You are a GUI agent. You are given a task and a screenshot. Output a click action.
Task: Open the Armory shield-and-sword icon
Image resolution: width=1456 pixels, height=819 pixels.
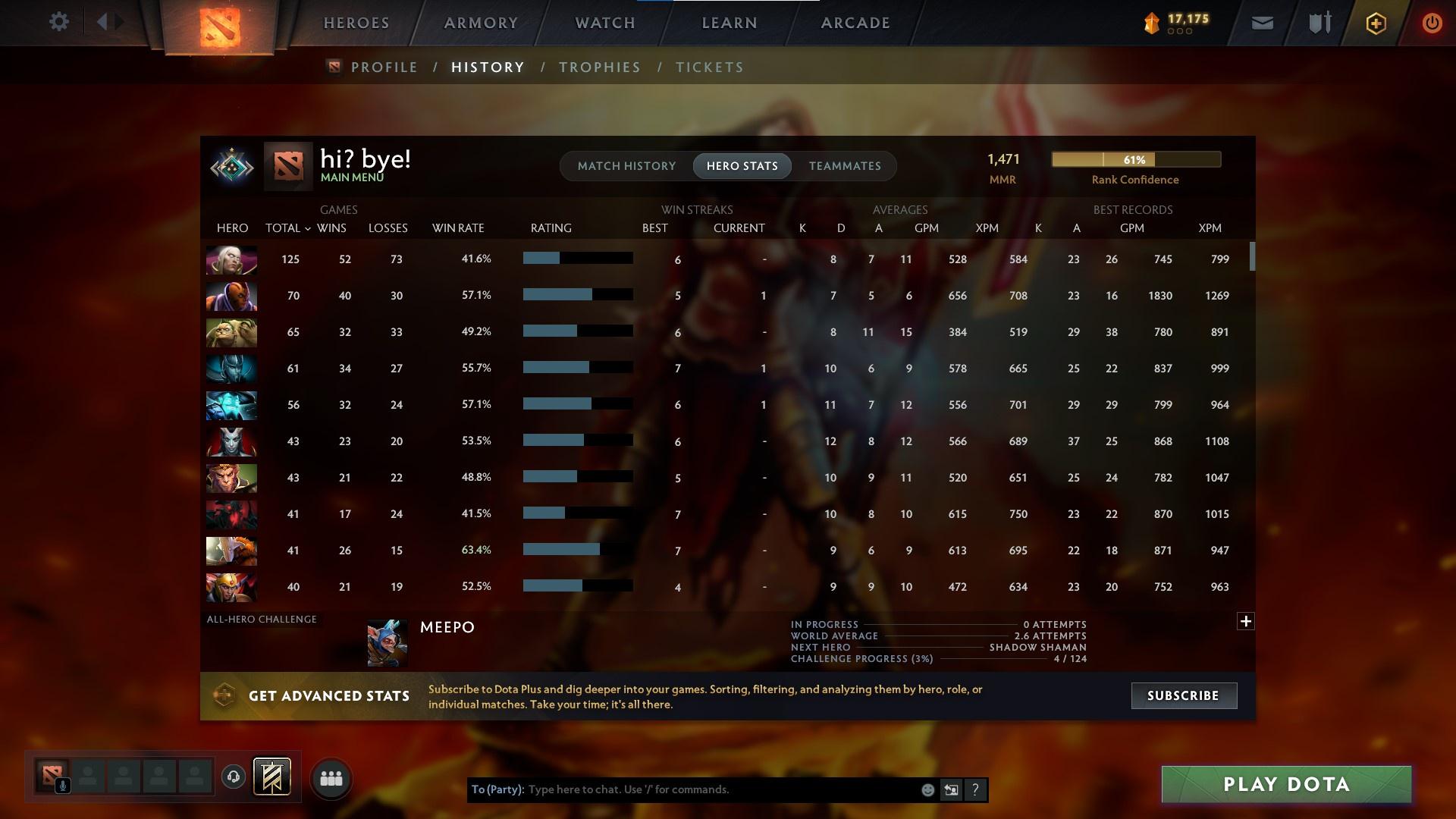click(x=1319, y=23)
